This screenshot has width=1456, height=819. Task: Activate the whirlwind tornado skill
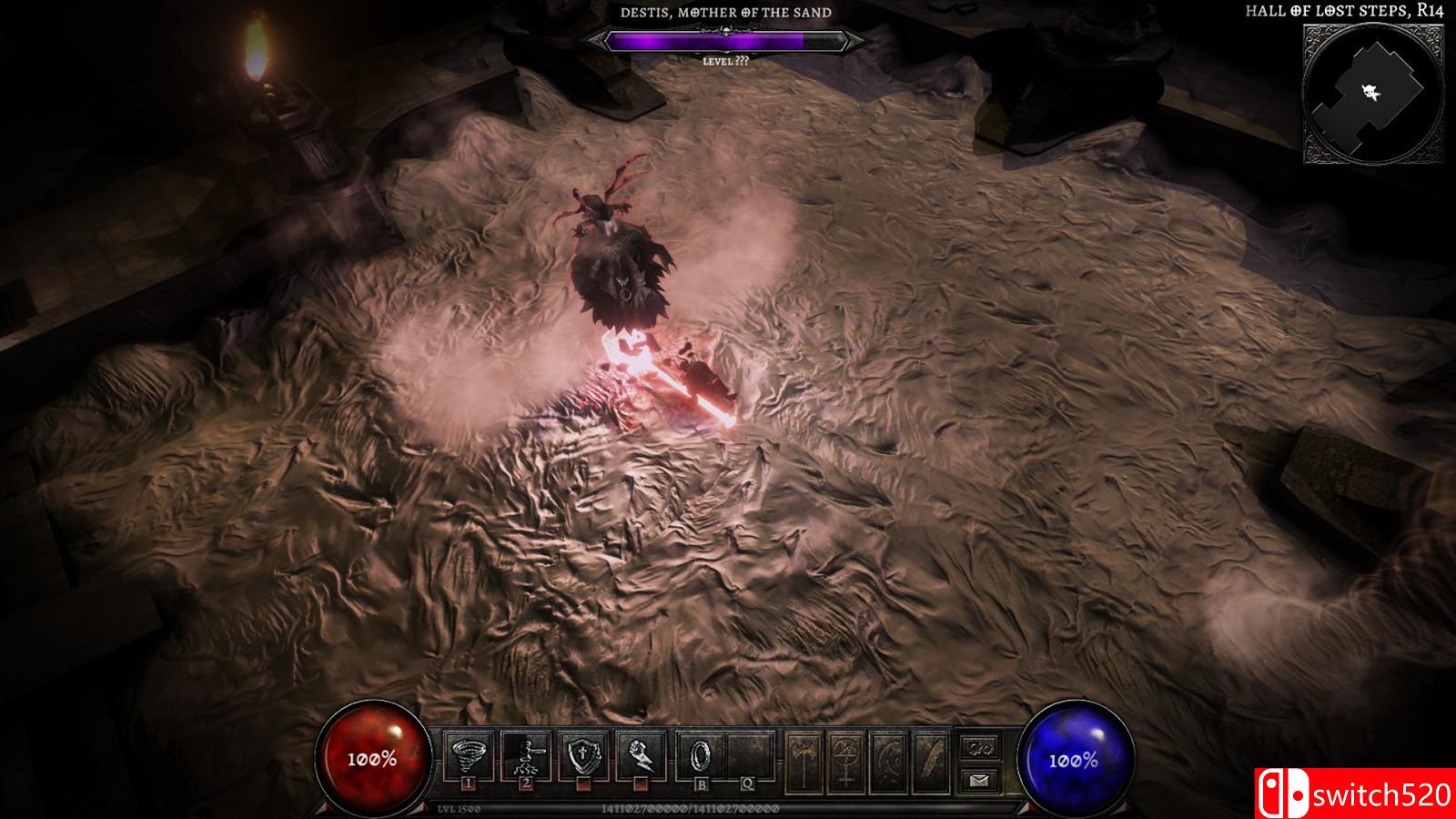coord(470,756)
